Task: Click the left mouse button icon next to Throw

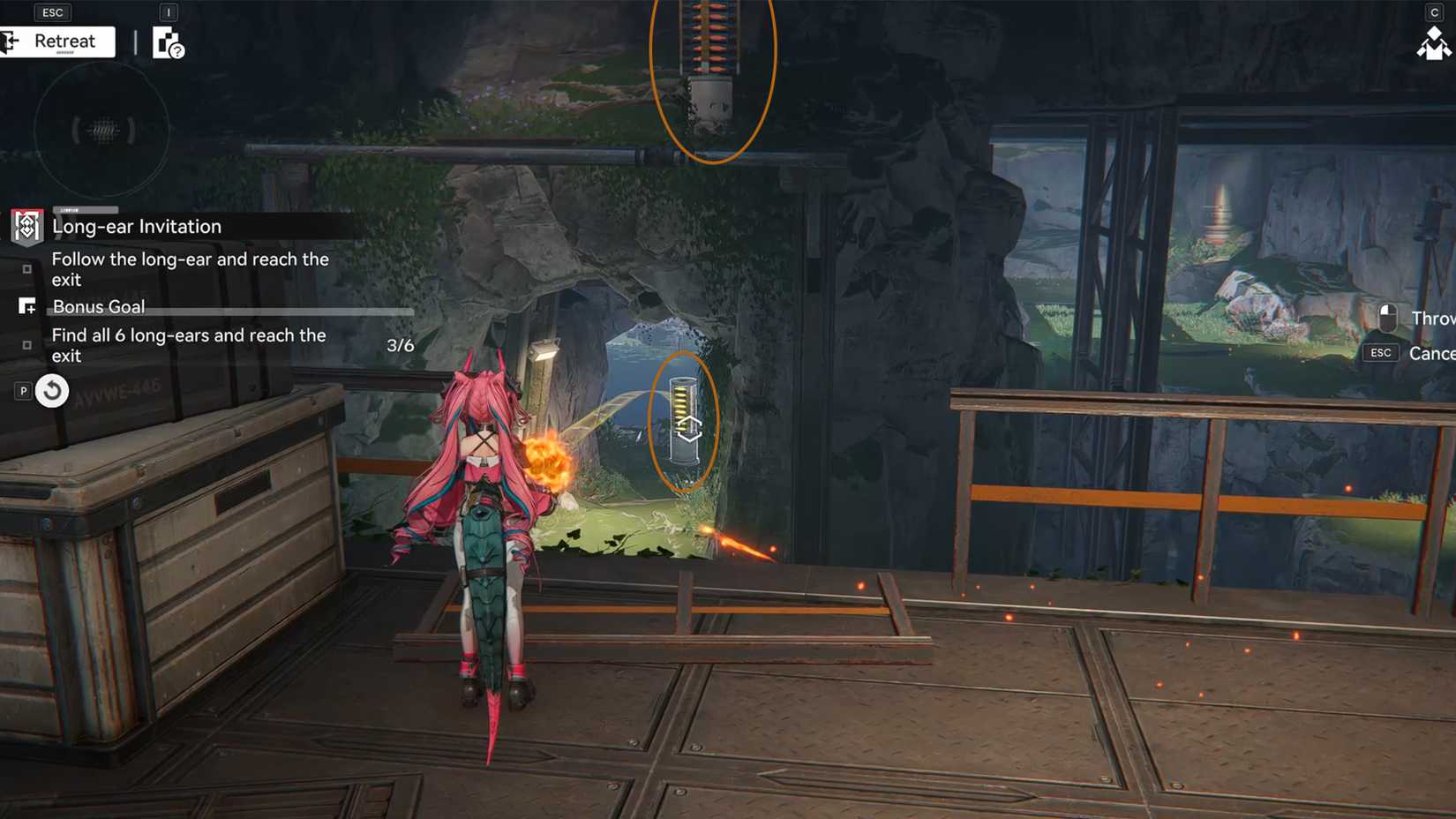Action: coord(1387,319)
